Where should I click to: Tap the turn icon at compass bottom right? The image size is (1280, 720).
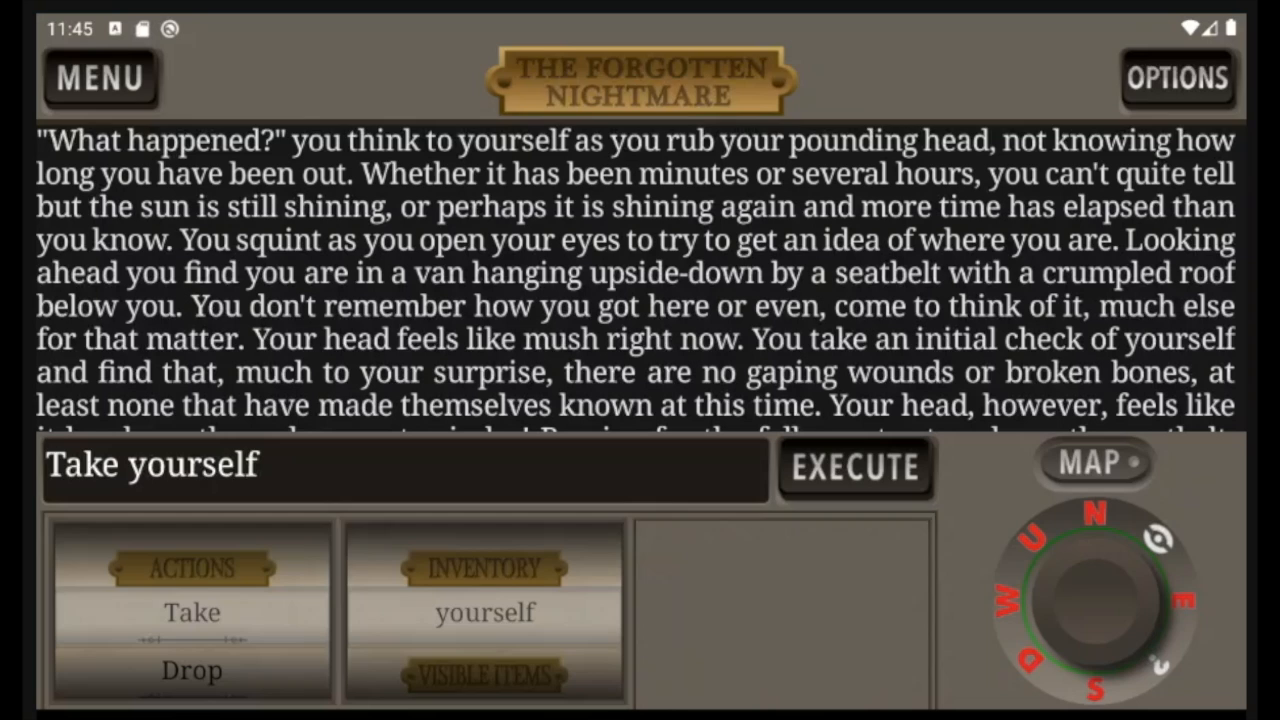pos(1160,666)
